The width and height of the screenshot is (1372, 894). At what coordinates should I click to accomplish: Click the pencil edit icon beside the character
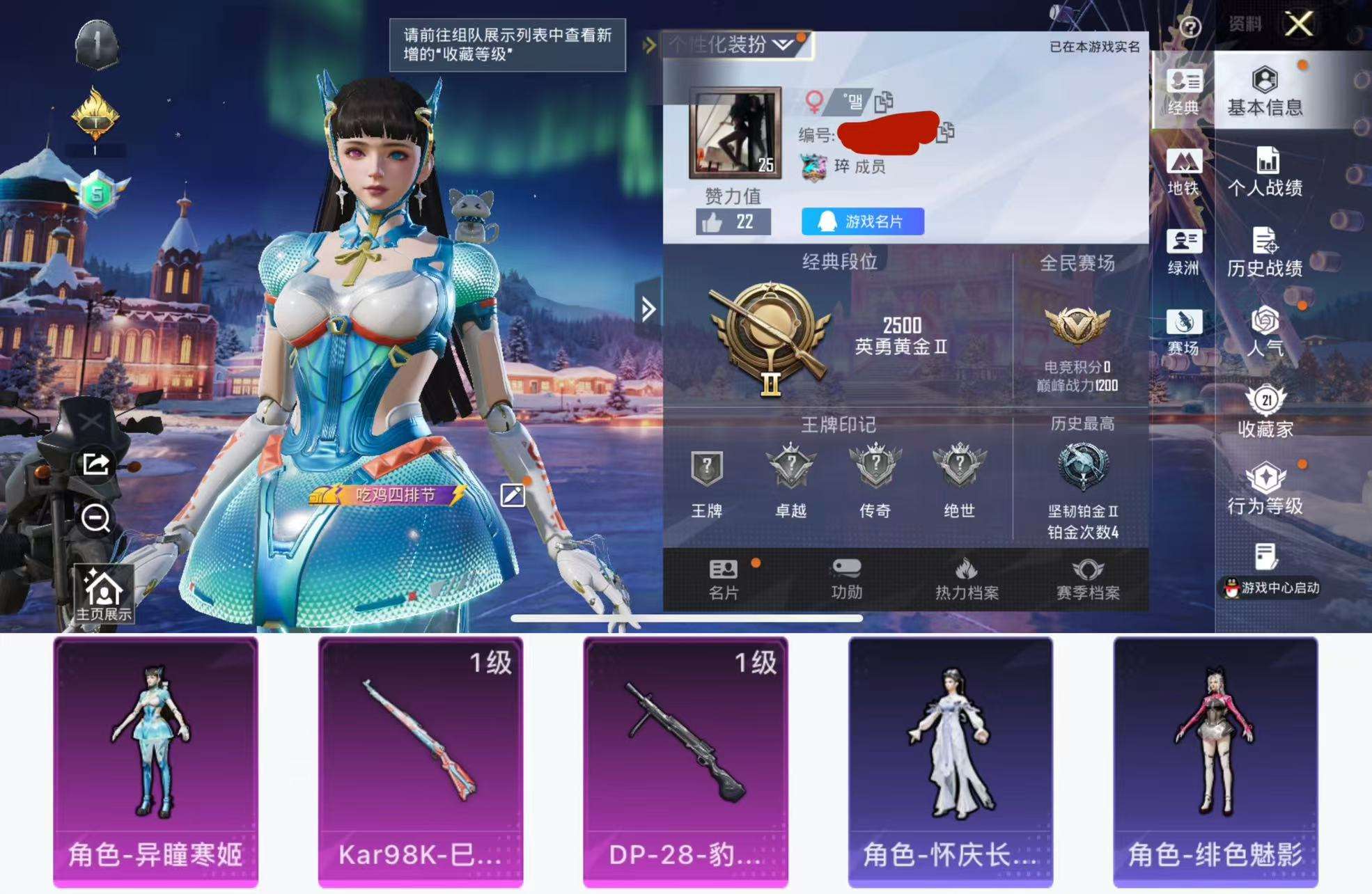(513, 494)
